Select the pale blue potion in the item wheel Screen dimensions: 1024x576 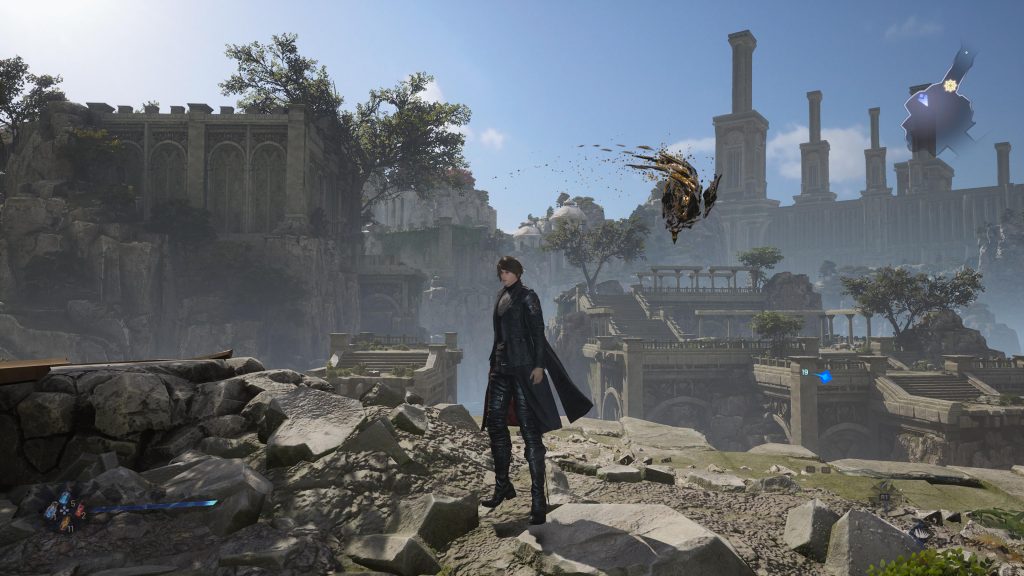click(x=51, y=511)
